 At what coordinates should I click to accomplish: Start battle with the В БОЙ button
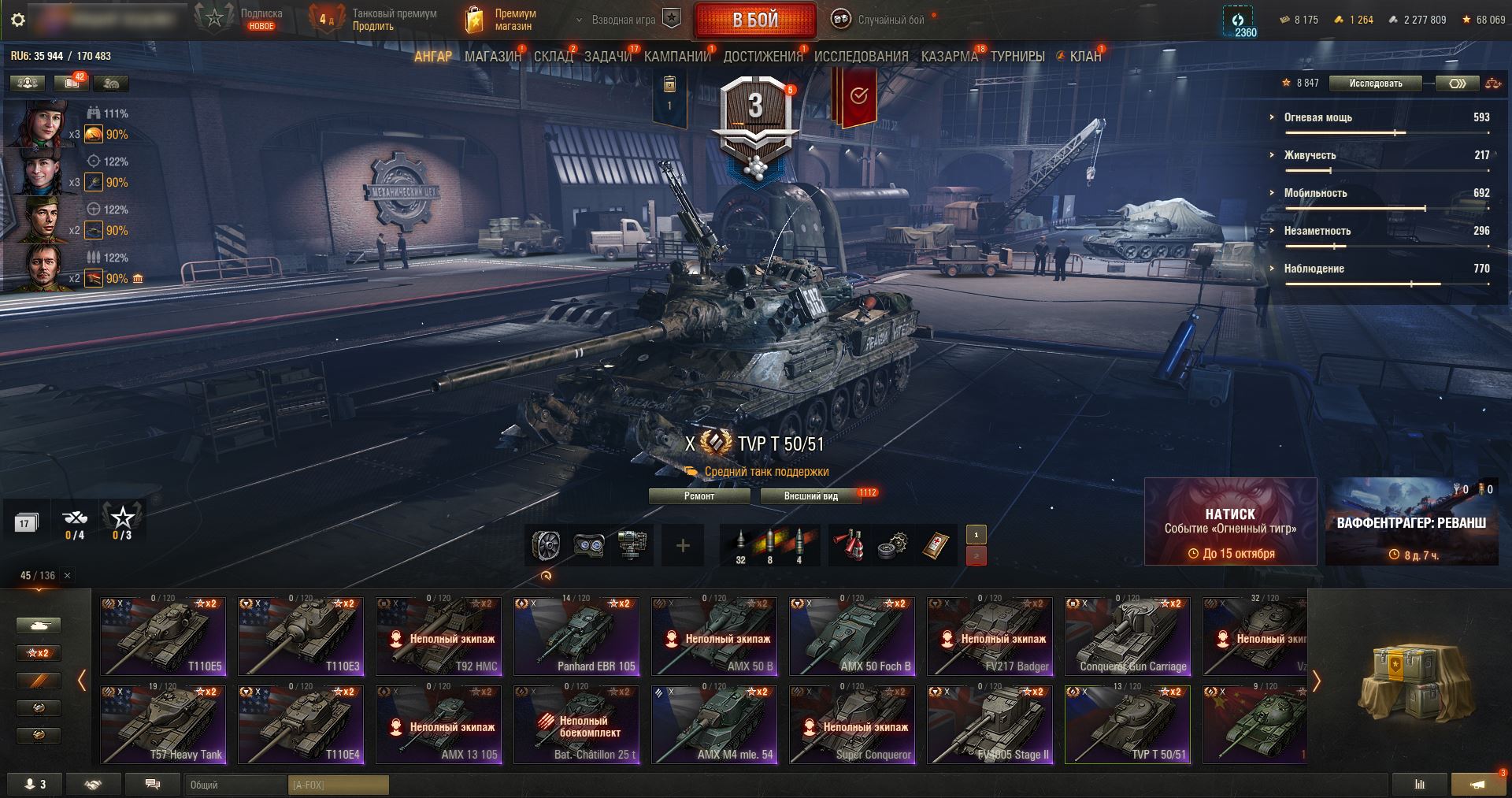(x=755, y=20)
